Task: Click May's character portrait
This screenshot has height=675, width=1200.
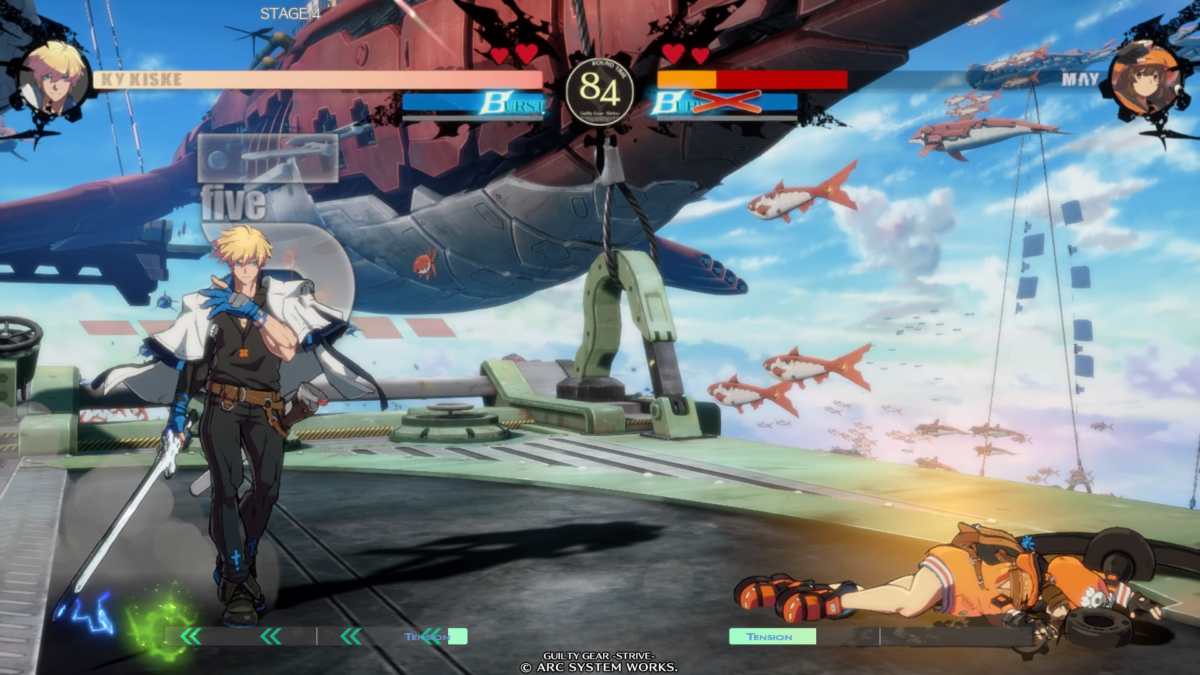Action: click(1143, 79)
